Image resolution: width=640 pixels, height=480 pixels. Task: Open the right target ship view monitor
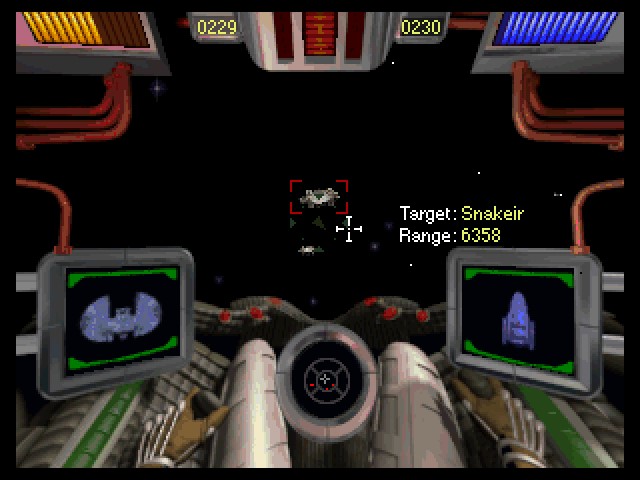pyautogui.click(x=519, y=314)
